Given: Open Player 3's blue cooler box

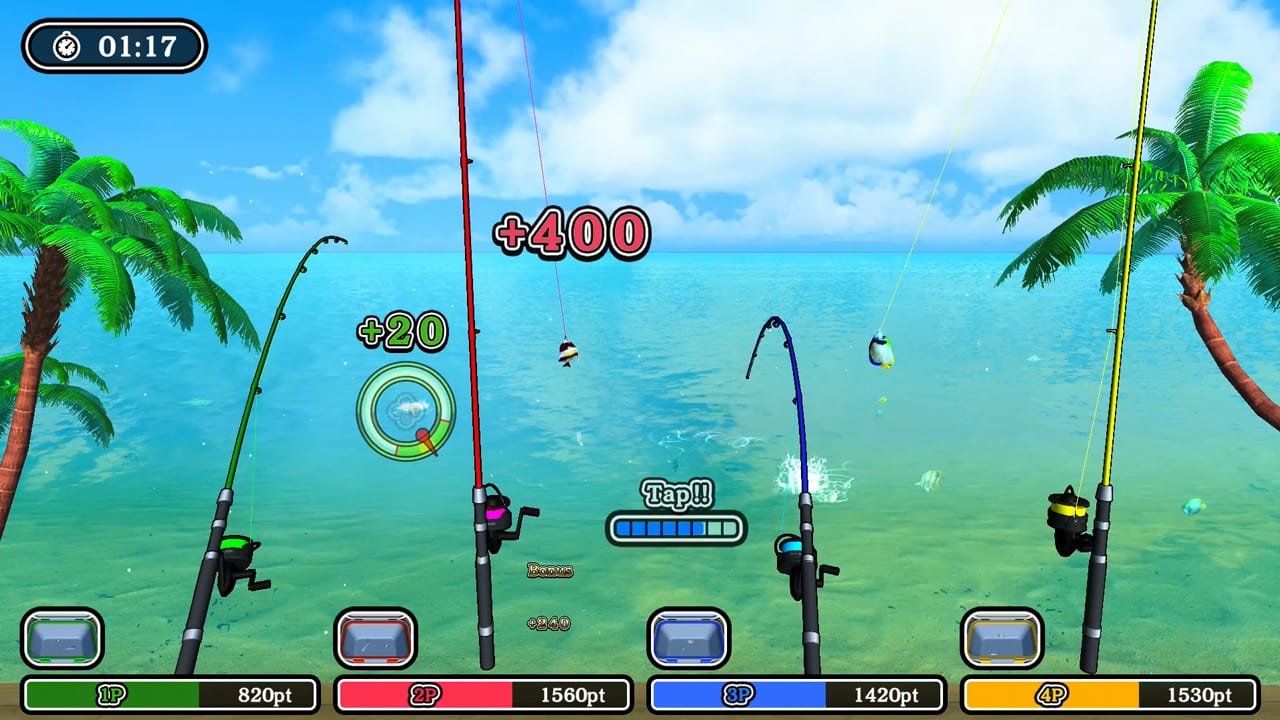Looking at the screenshot, I should pos(690,639).
